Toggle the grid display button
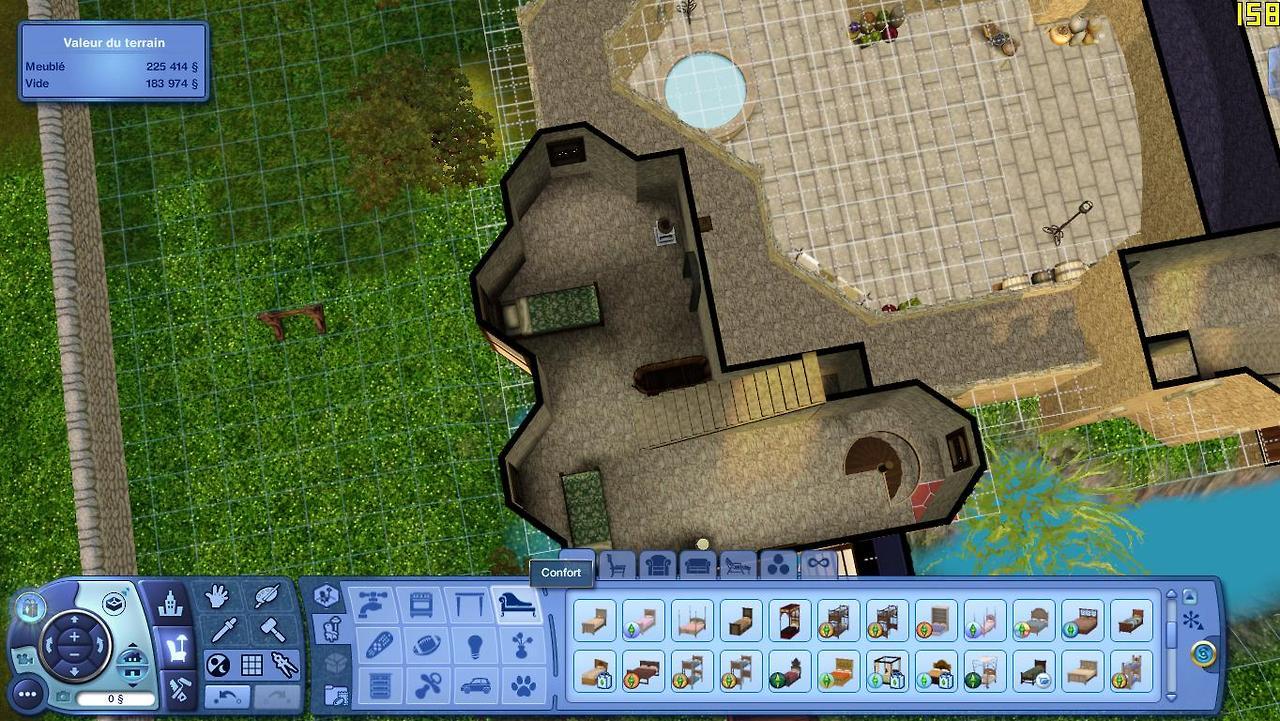 (251, 664)
